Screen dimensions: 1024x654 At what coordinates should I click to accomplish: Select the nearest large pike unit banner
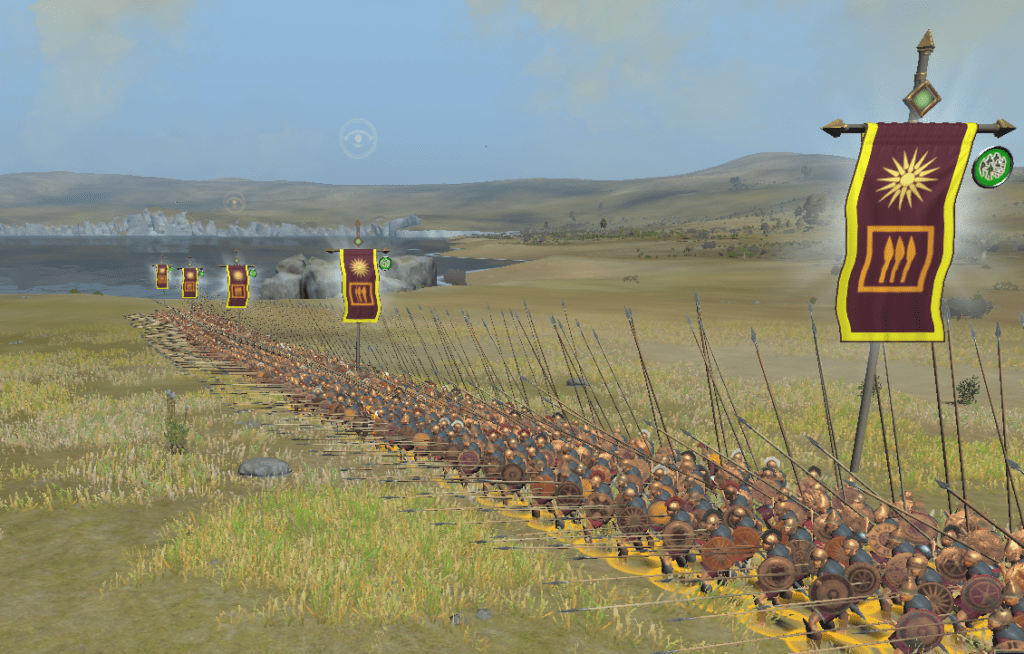pyautogui.click(x=906, y=230)
